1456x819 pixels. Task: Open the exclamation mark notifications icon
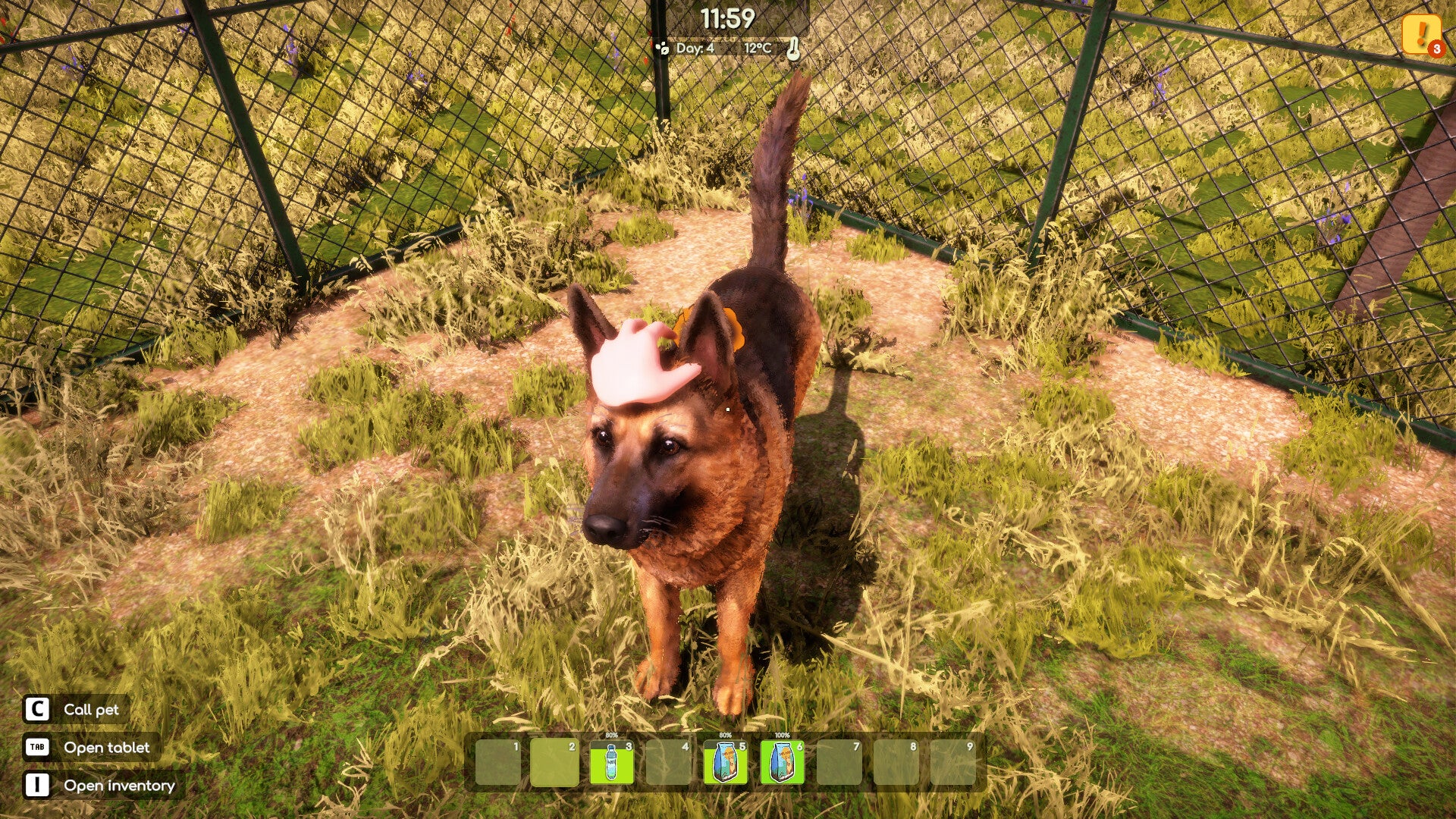pos(1420,34)
